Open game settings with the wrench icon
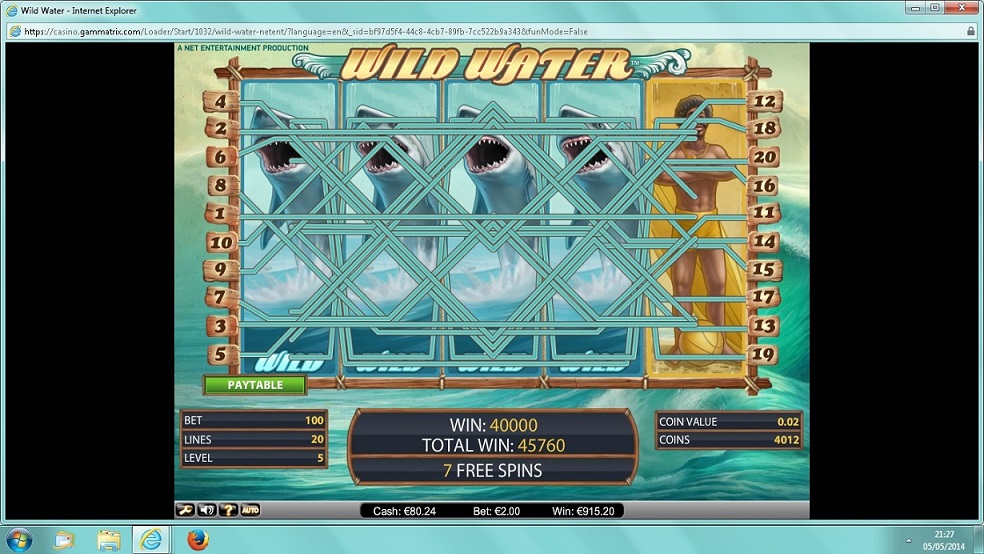This screenshot has height=554, width=984. pos(185,510)
